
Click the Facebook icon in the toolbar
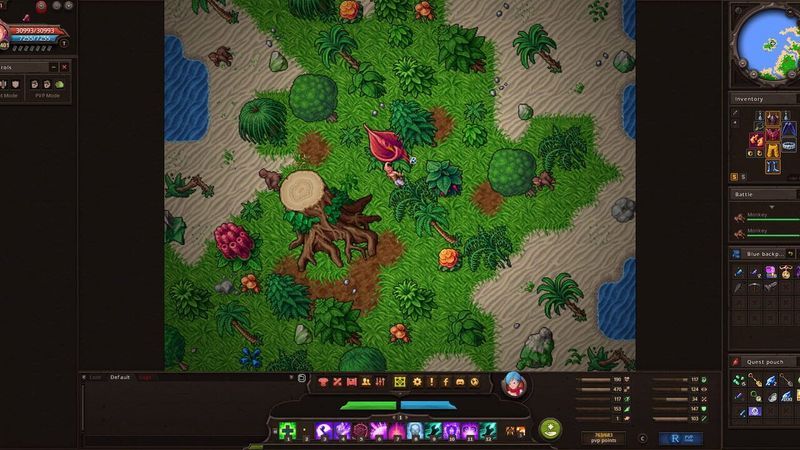445,383
